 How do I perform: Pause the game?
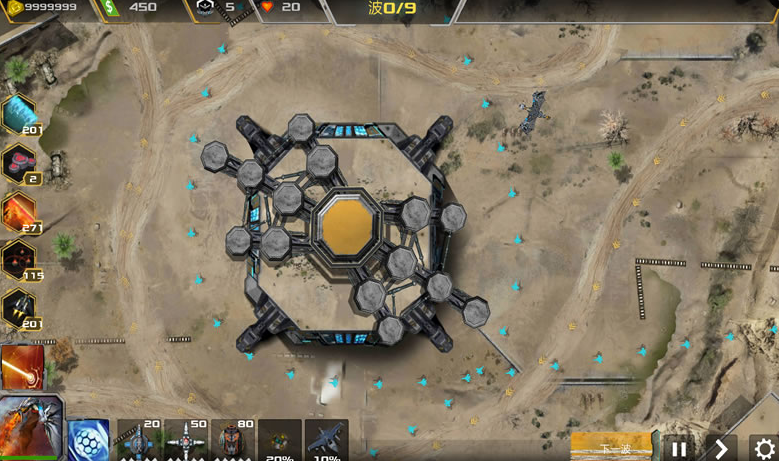[x=679, y=449]
